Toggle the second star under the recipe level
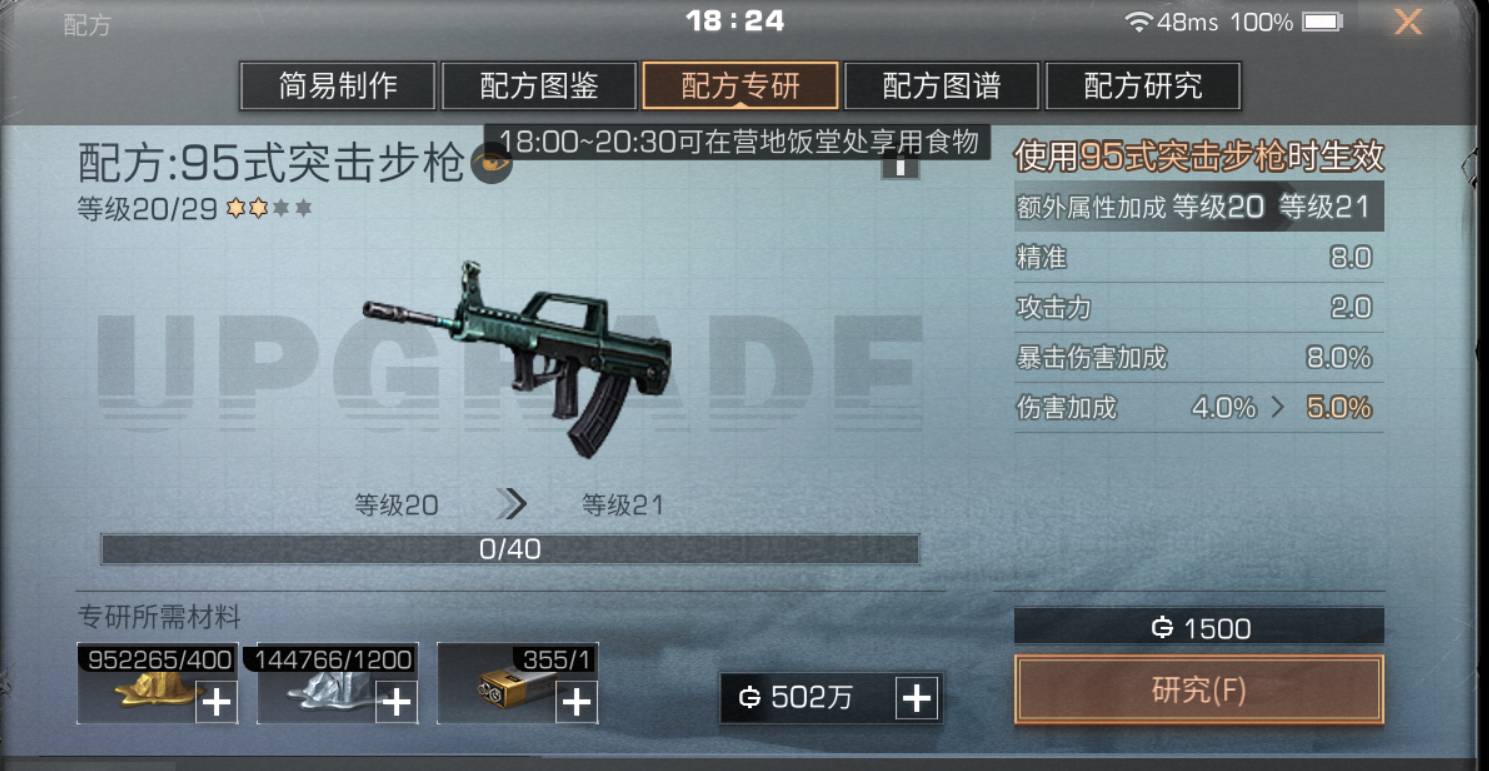This screenshot has width=1489, height=771. pos(259,208)
